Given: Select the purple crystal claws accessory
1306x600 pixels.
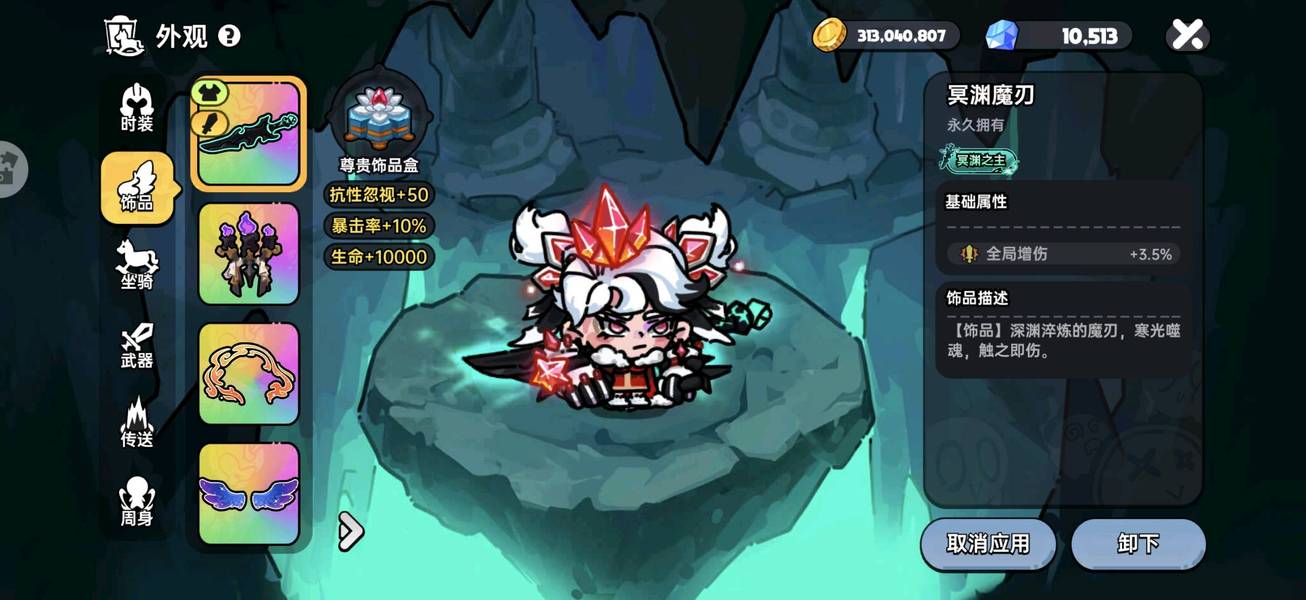Looking at the screenshot, I should tap(249, 254).
